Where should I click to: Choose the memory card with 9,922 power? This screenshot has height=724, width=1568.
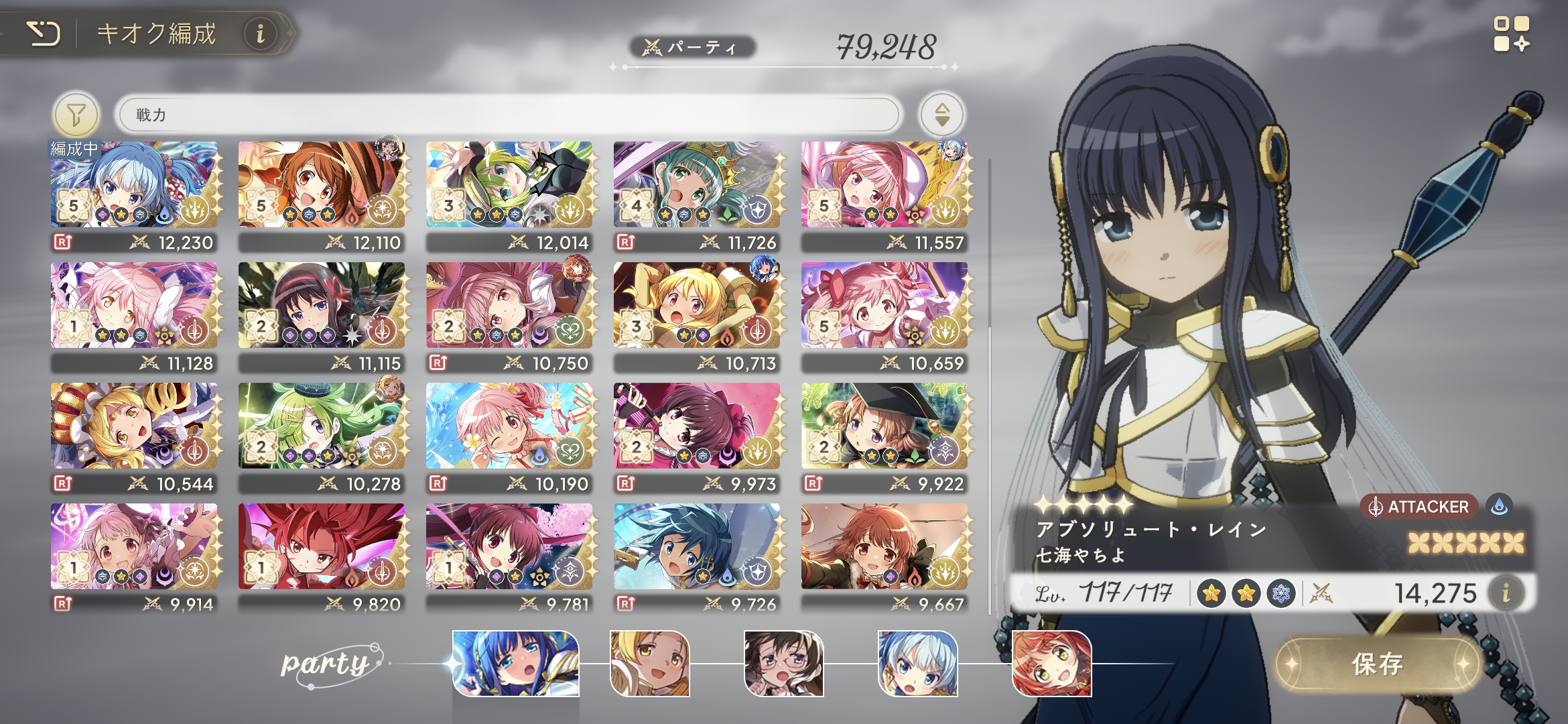pos(885,426)
